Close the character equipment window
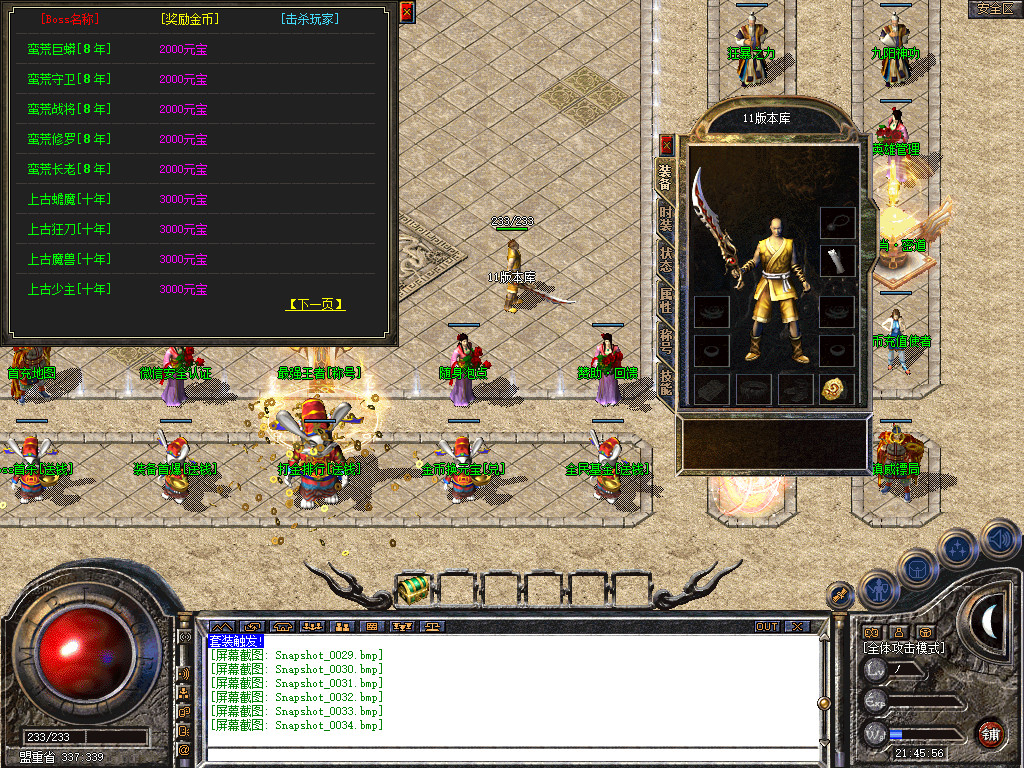The height and width of the screenshot is (768, 1024). [x=667, y=145]
